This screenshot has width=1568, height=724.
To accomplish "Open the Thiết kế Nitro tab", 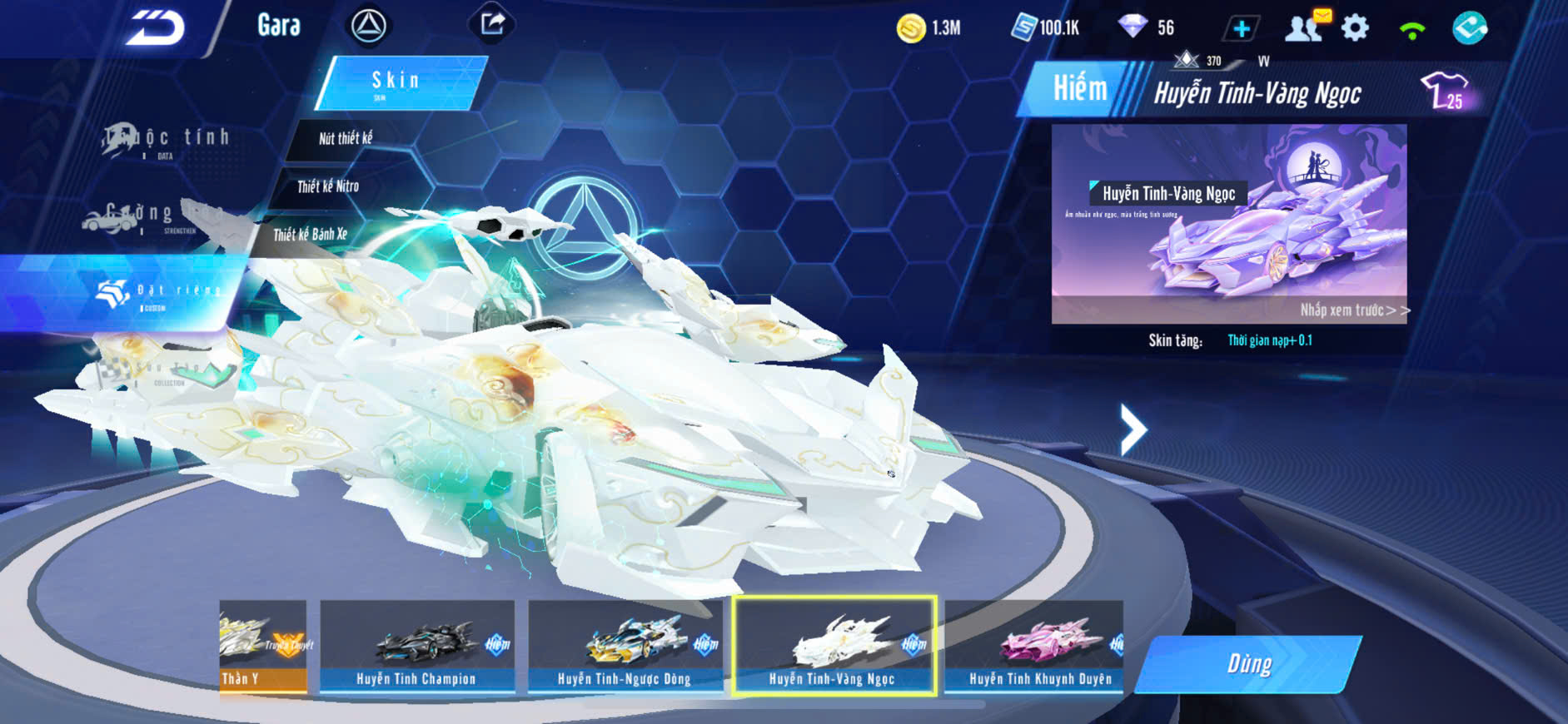I will pyautogui.click(x=328, y=186).
